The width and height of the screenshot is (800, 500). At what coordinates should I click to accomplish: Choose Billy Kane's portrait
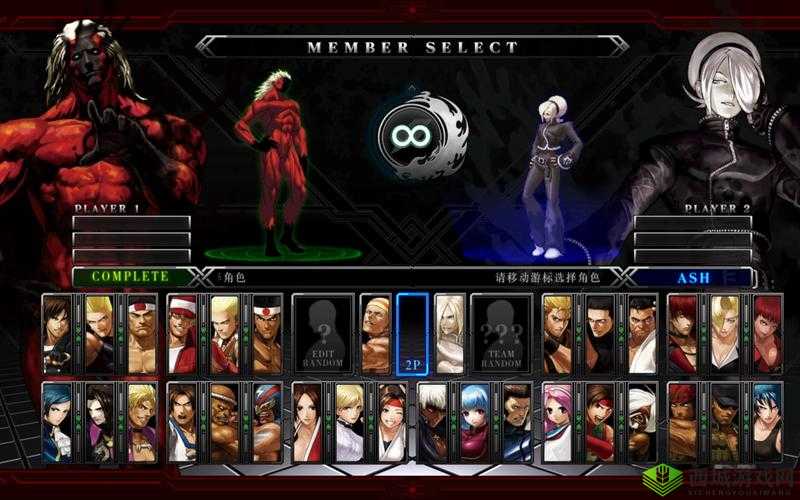pos(375,333)
